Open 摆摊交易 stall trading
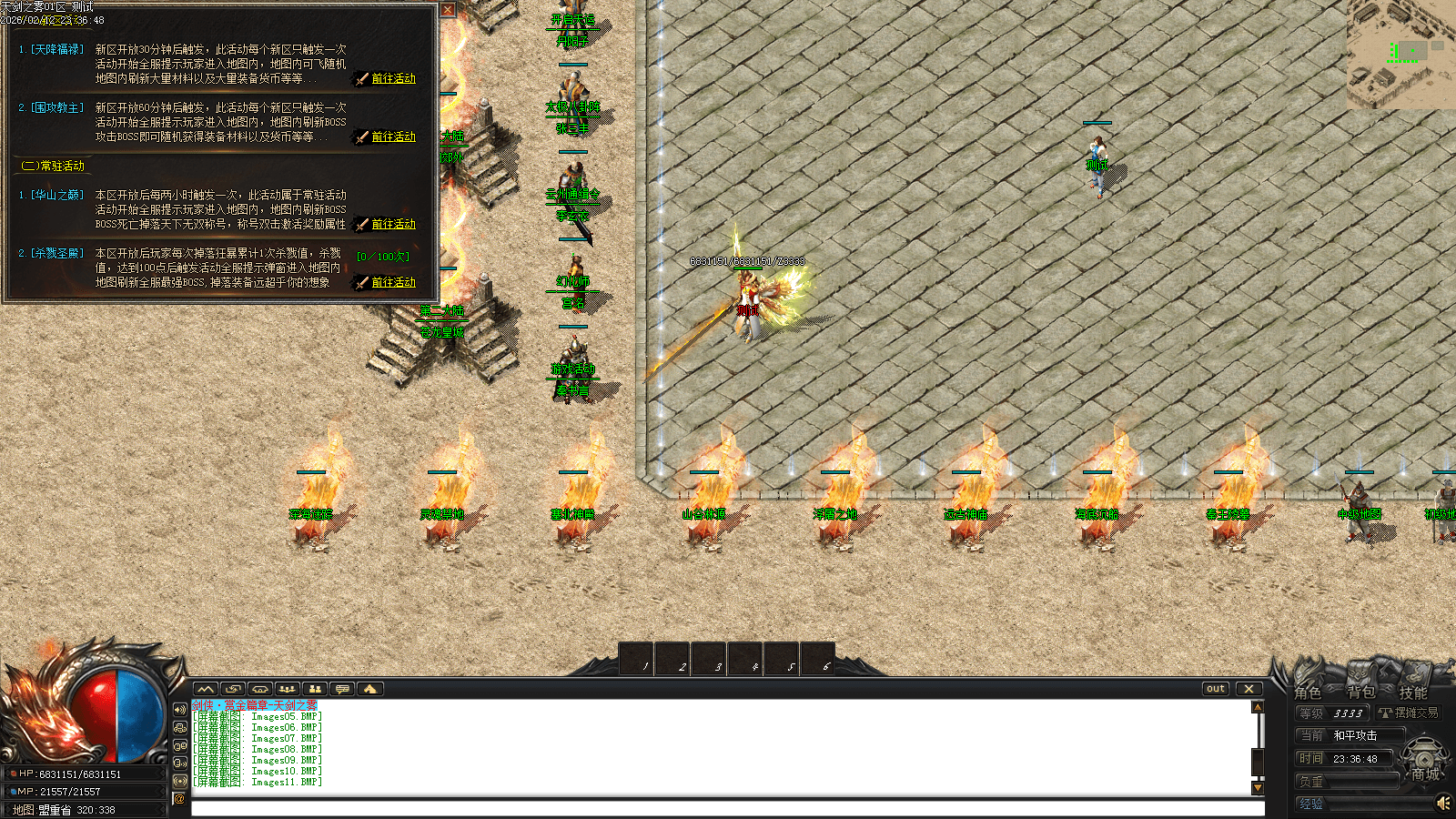The height and width of the screenshot is (819, 1456). click(1409, 713)
